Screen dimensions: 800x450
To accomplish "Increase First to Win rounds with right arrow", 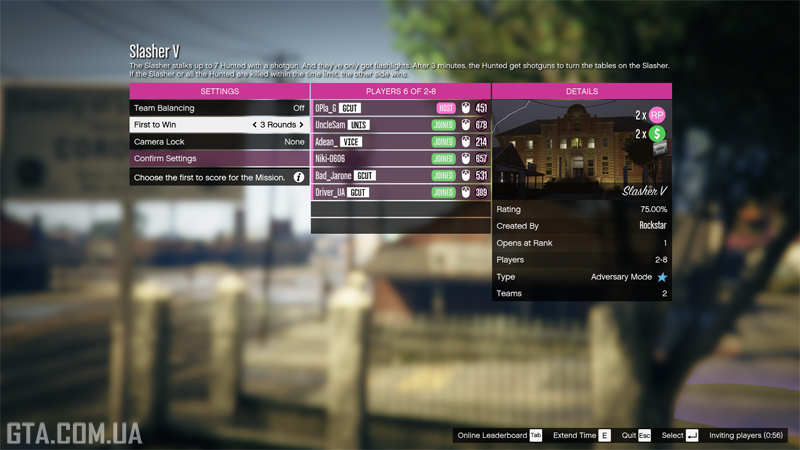I will click(x=301, y=125).
